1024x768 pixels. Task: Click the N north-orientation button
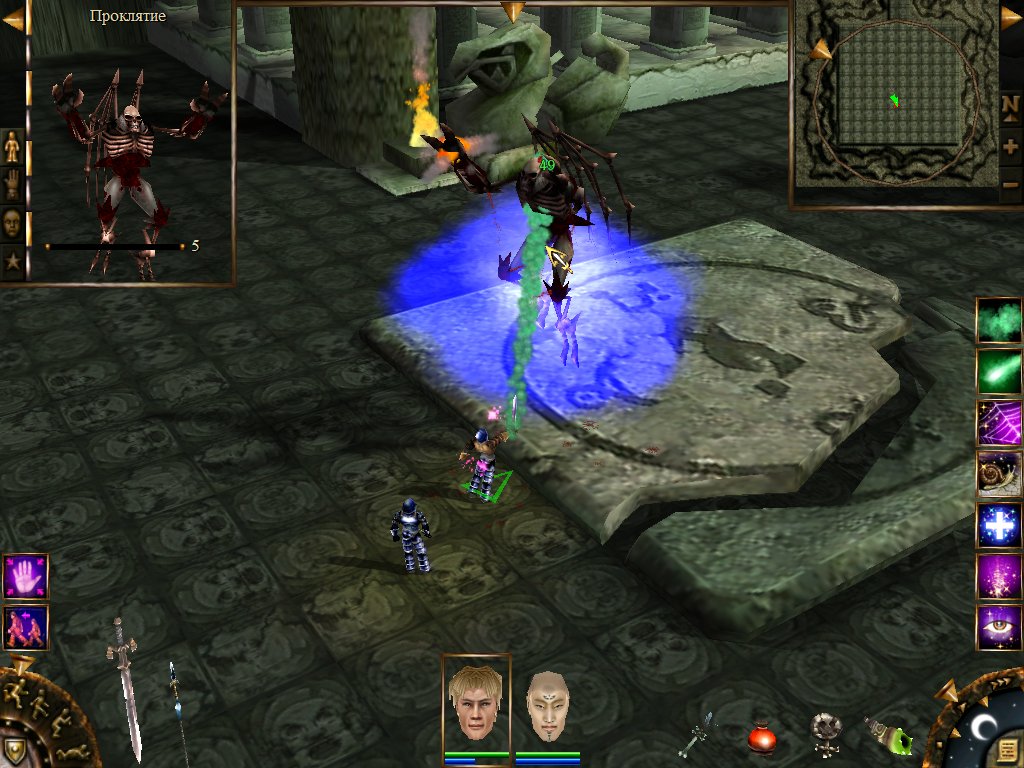coord(1010,107)
